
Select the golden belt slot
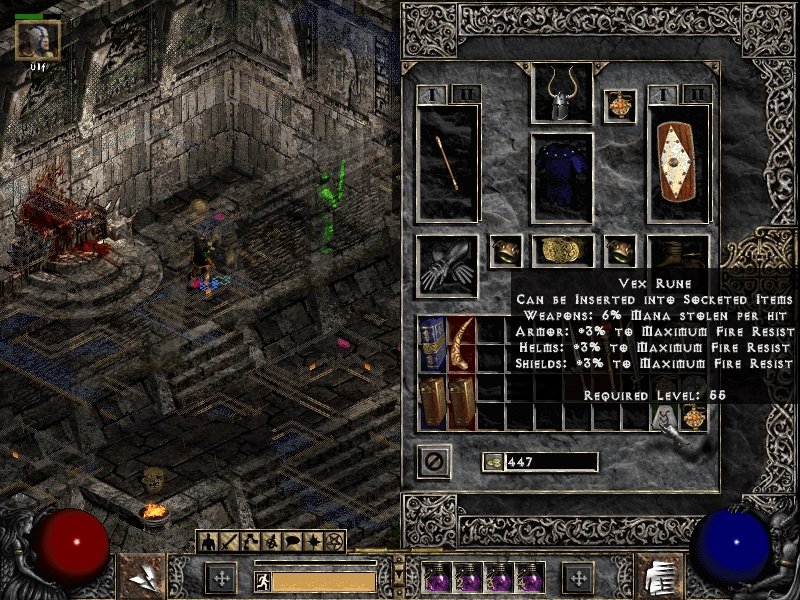[x=562, y=251]
